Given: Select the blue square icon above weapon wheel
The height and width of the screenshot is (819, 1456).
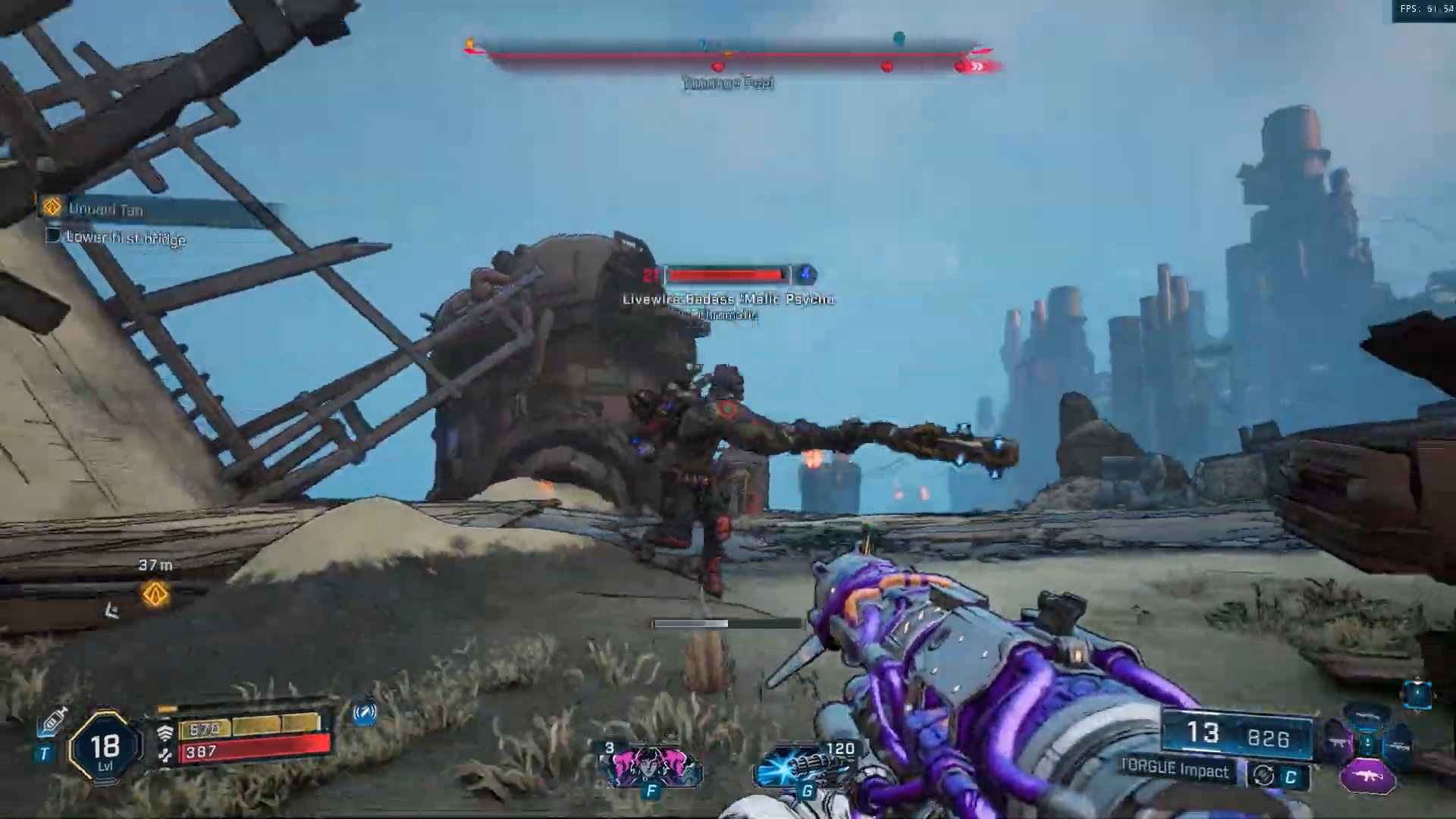Looking at the screenshot, I should click(x=1417, y=694).
